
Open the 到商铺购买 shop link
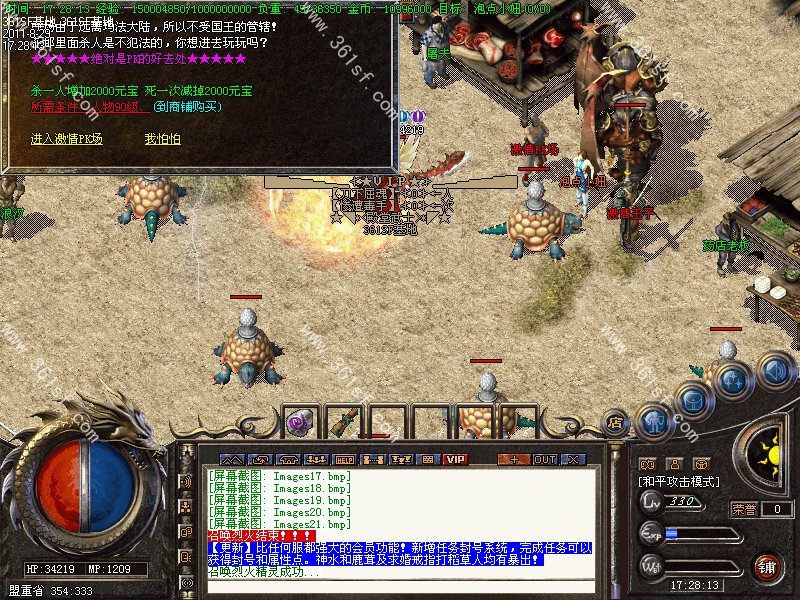click(x=188, y=106)
